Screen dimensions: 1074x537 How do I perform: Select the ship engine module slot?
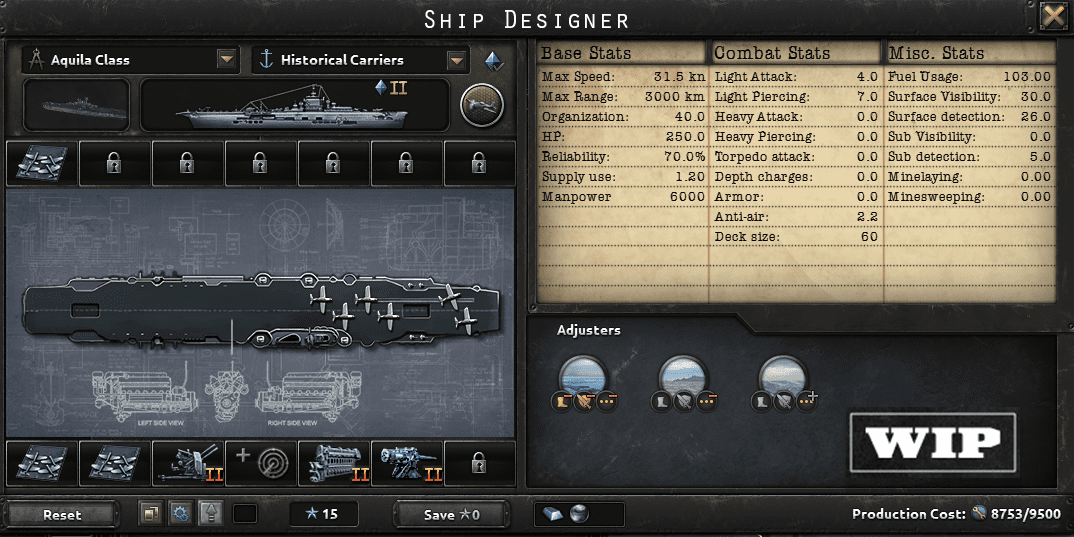pos(333,464)
